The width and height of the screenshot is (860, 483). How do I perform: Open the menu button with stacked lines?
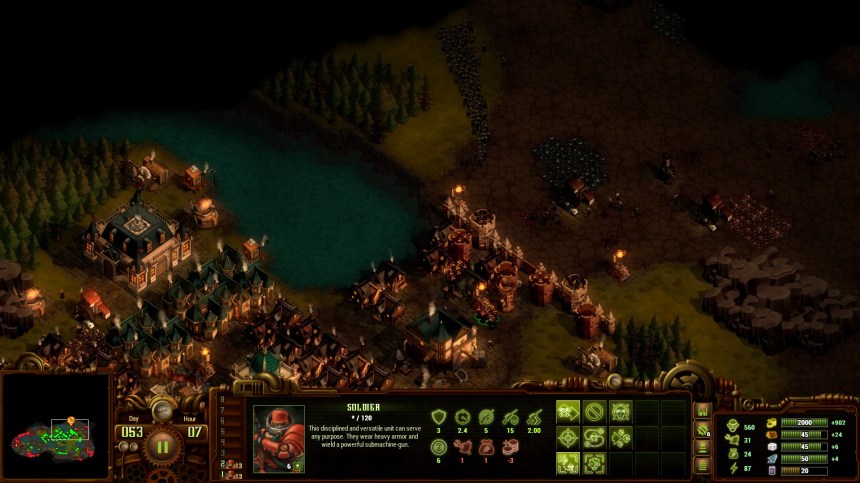click(703, 464)
